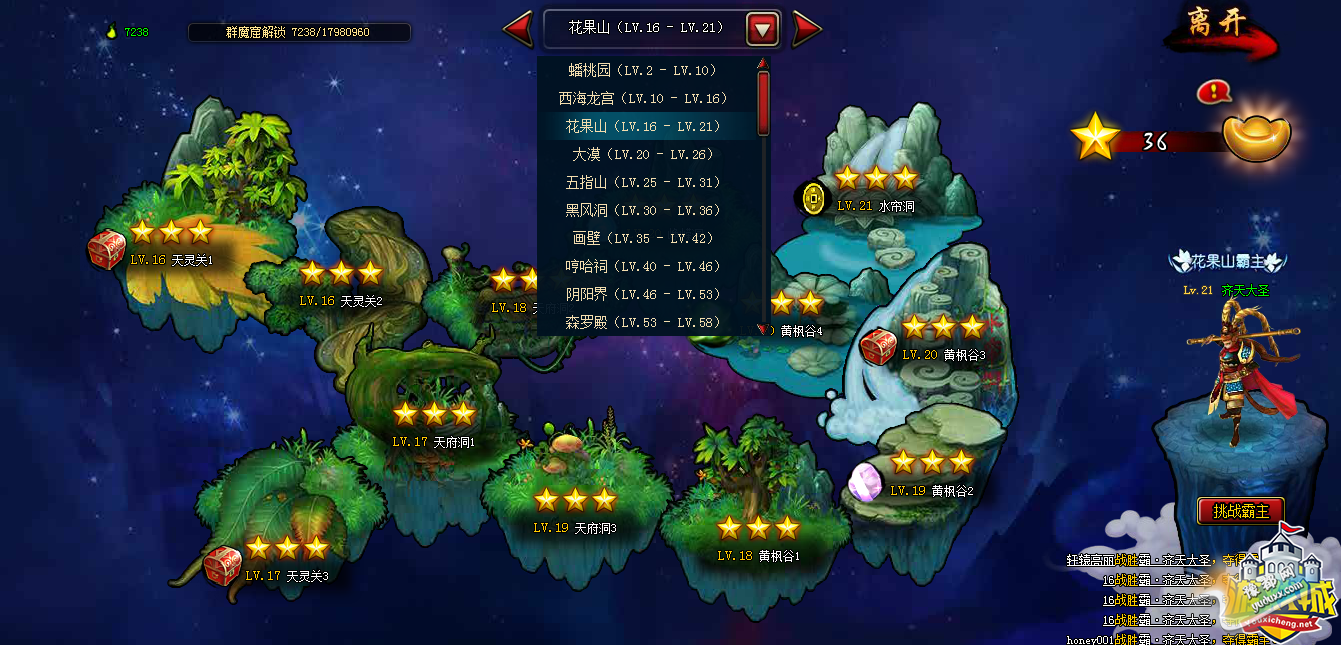Open stage LV.18 黄枫谷1
The width and height of the screenshot is (1341, 645).
click(x=758, y=540)
